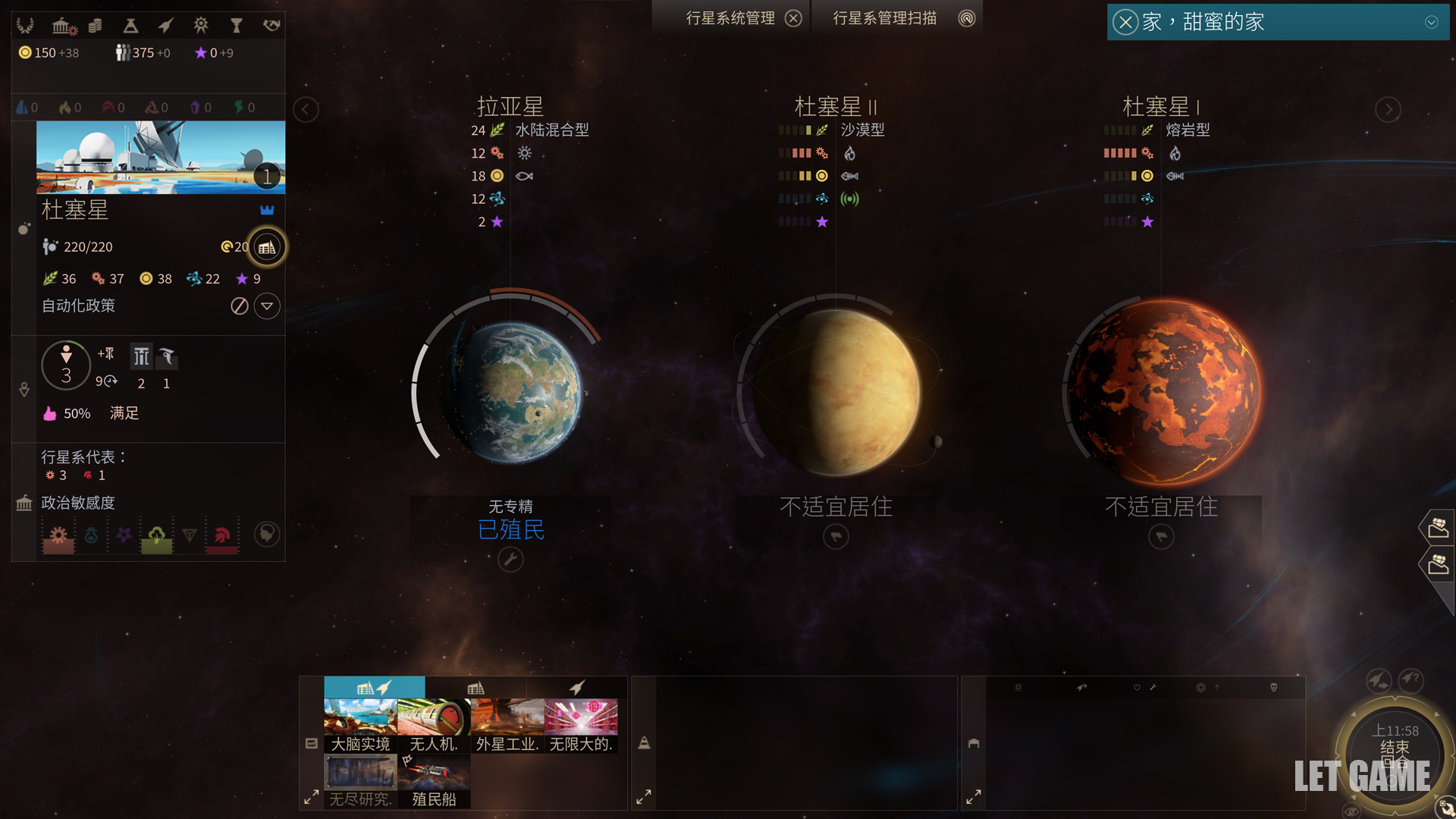Image resolution: width=1456 pixels, height=819 pixels.
Task: Choose 外星工业 construction item
Action: coord(507,726)
